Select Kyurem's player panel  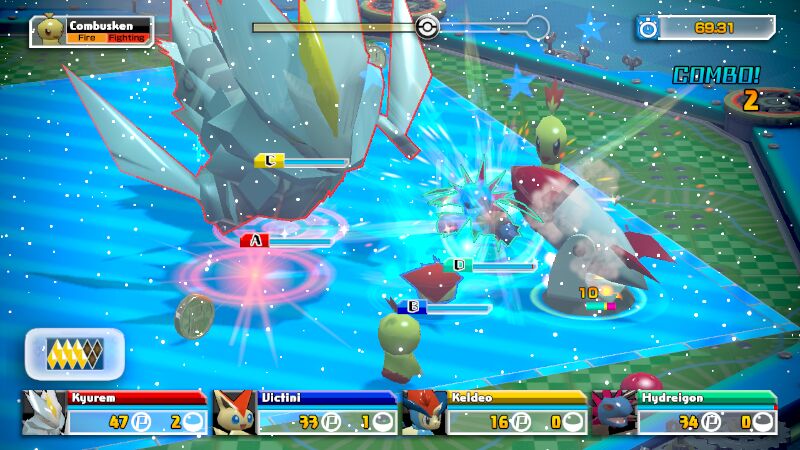pos(115,412)
